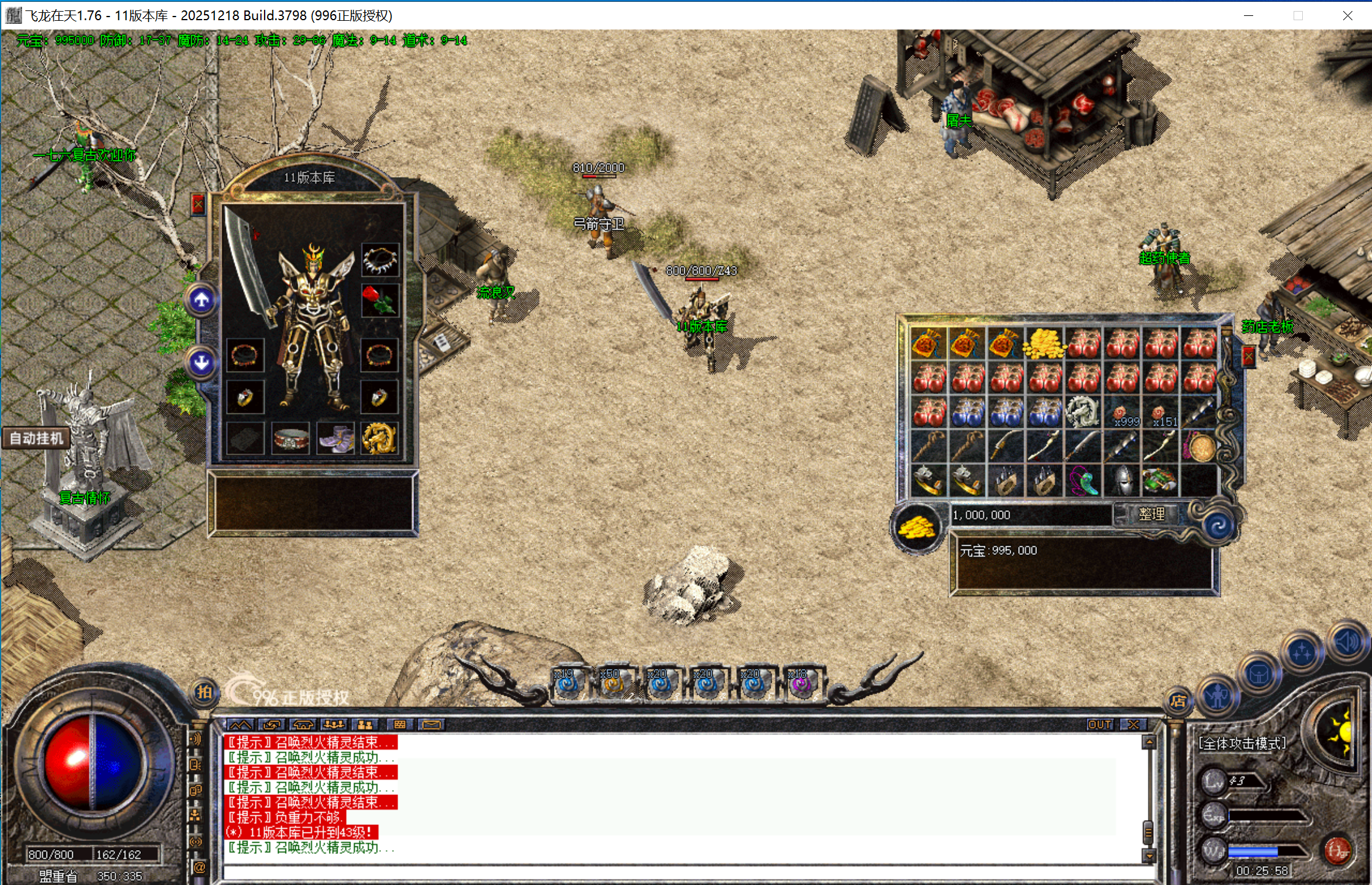Open the 店 shop button
This screenshot has width=1372, height=885.
coord(1178,701)
